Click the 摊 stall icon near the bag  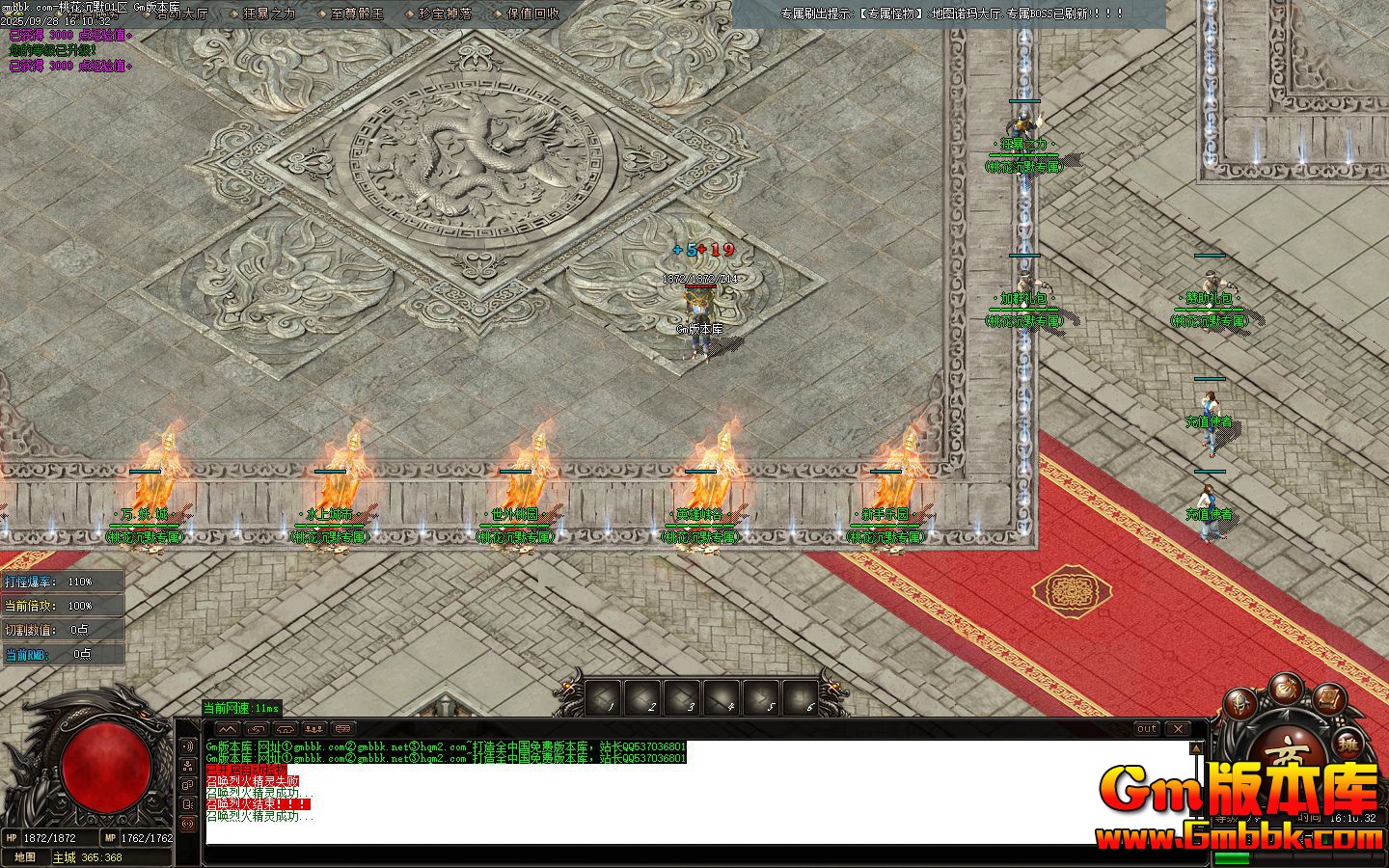1349,743
